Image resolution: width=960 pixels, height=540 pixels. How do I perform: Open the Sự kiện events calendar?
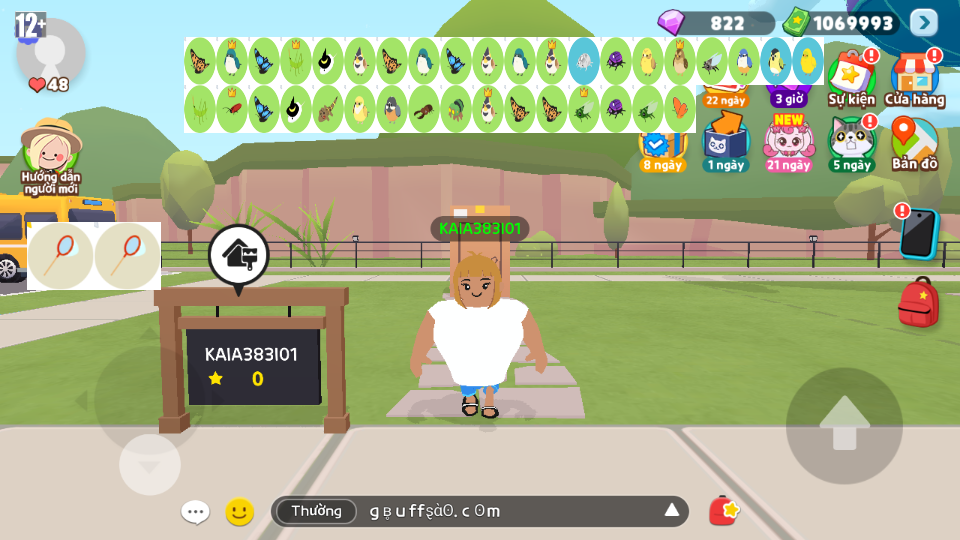851,76
